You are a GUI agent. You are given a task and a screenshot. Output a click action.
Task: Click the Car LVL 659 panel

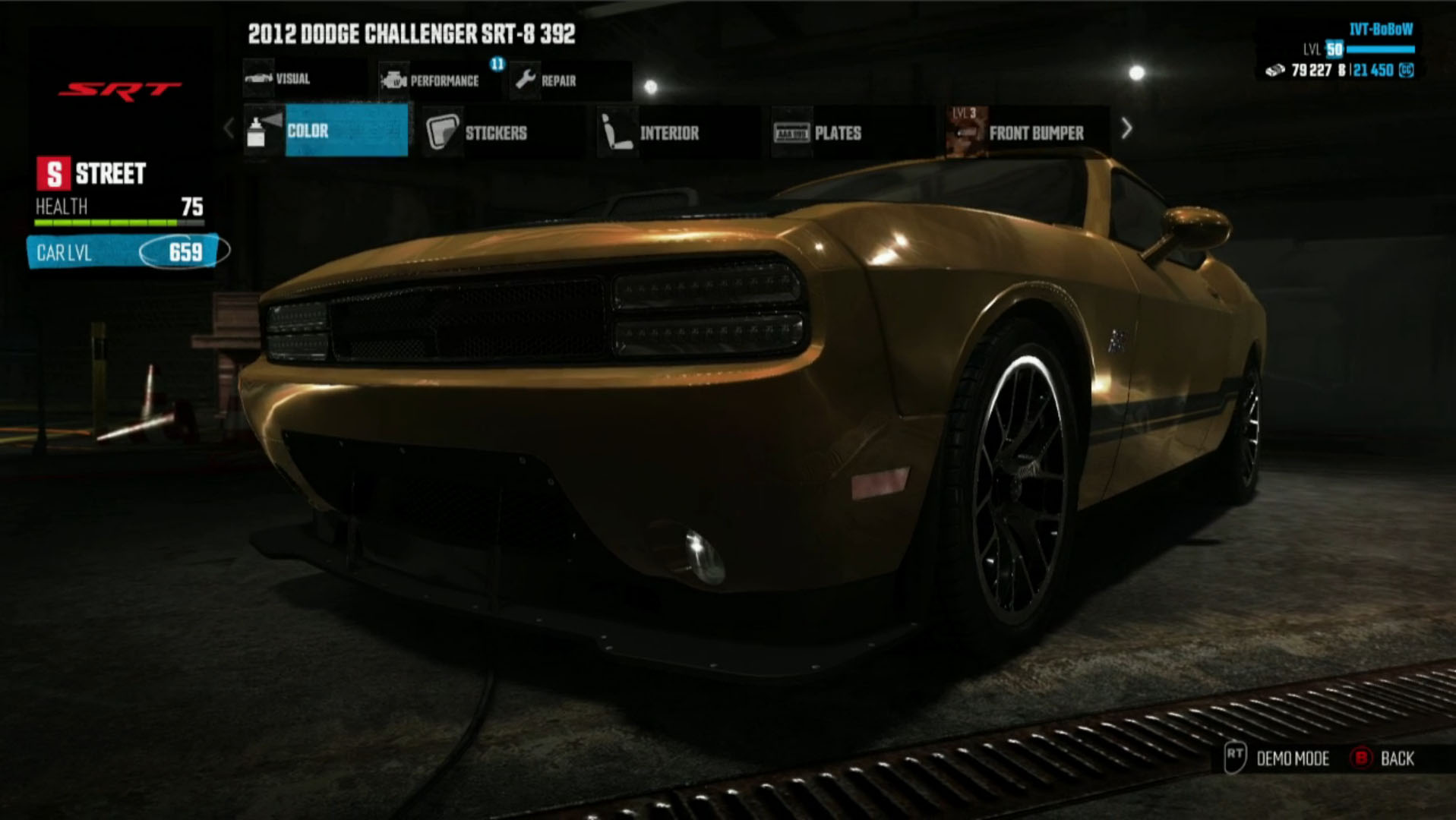(125, 252)
